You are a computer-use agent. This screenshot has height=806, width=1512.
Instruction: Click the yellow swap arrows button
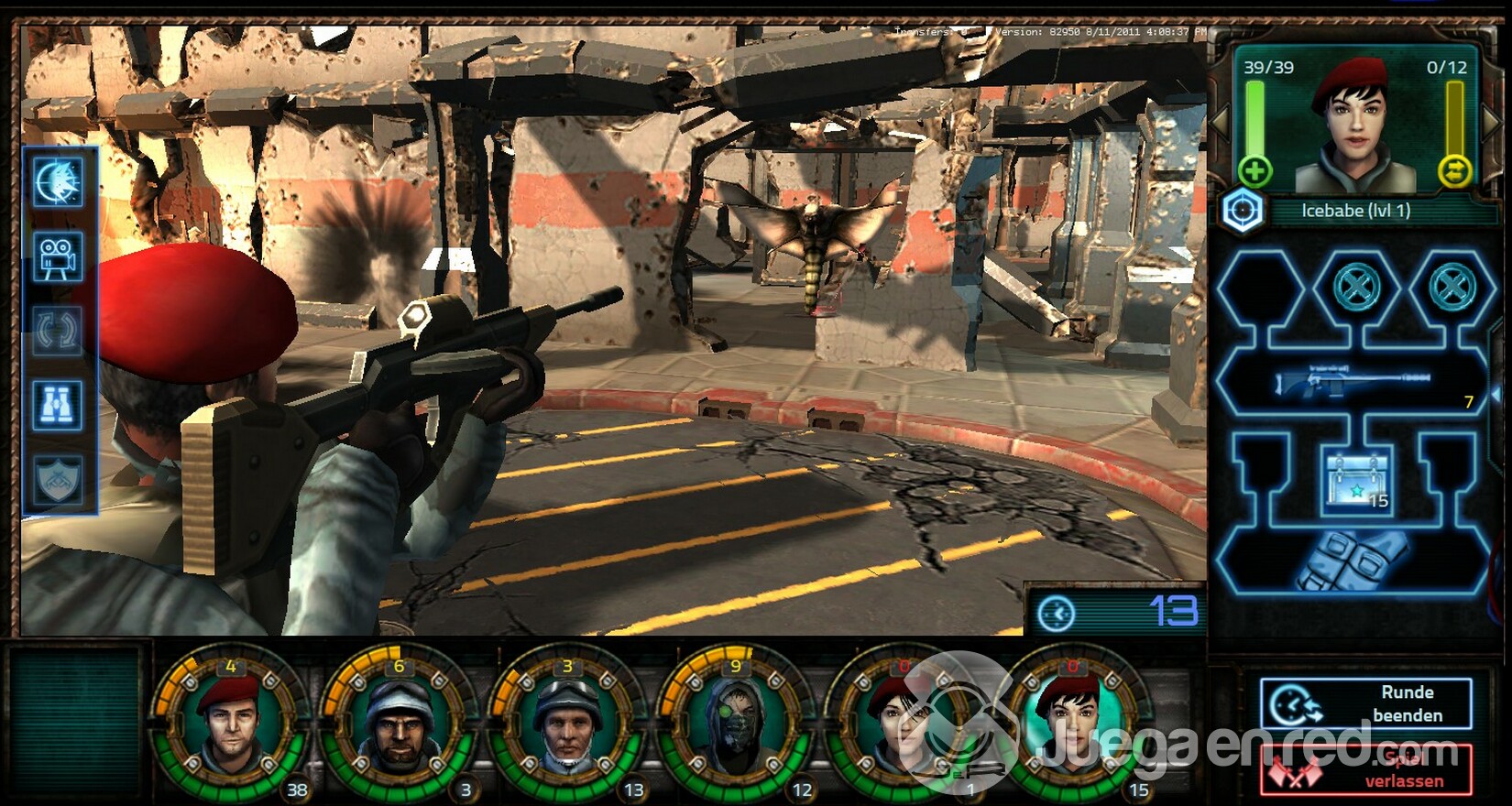pyautogui.click(x=1454, y=171)
